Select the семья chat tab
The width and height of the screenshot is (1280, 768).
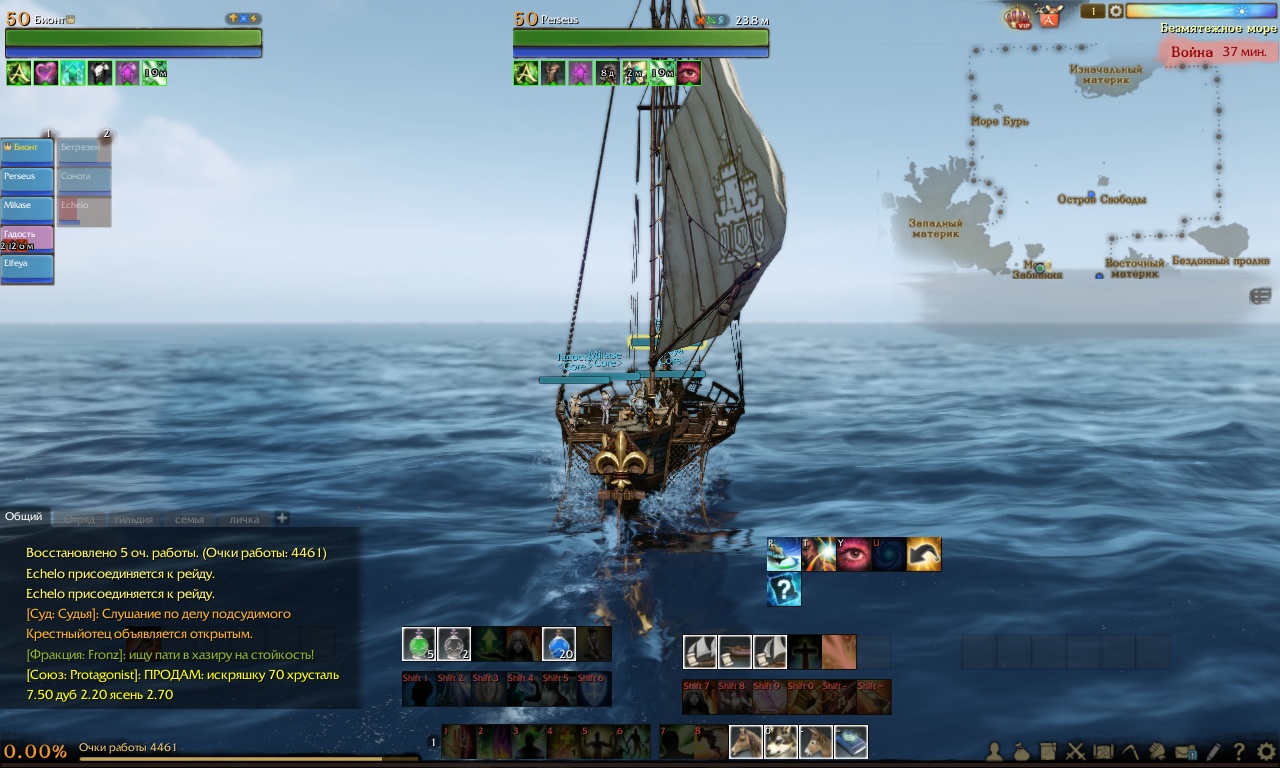(189, 519)
